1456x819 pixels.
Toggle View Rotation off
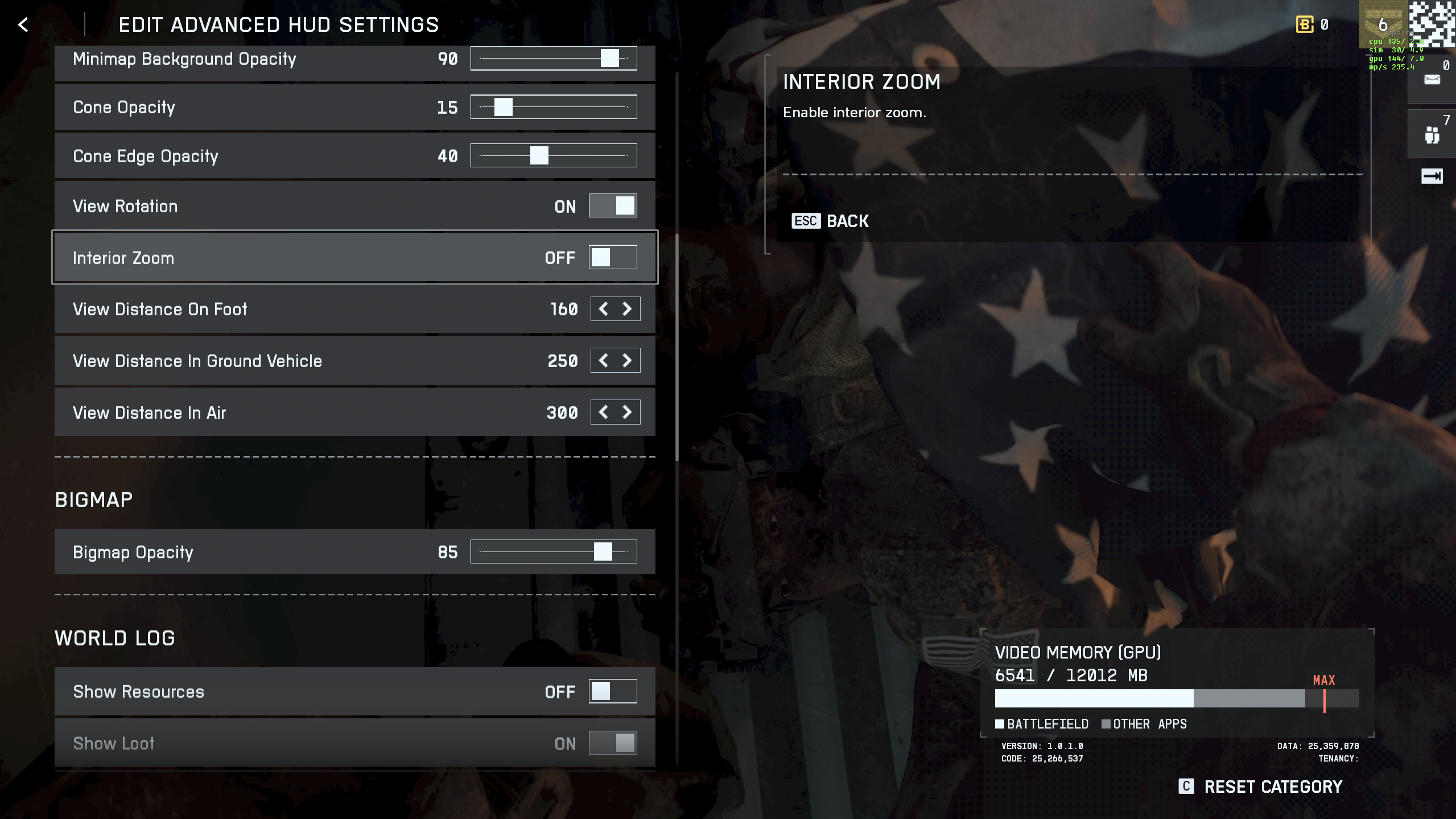pyautogui.click(x=612, y=205)
